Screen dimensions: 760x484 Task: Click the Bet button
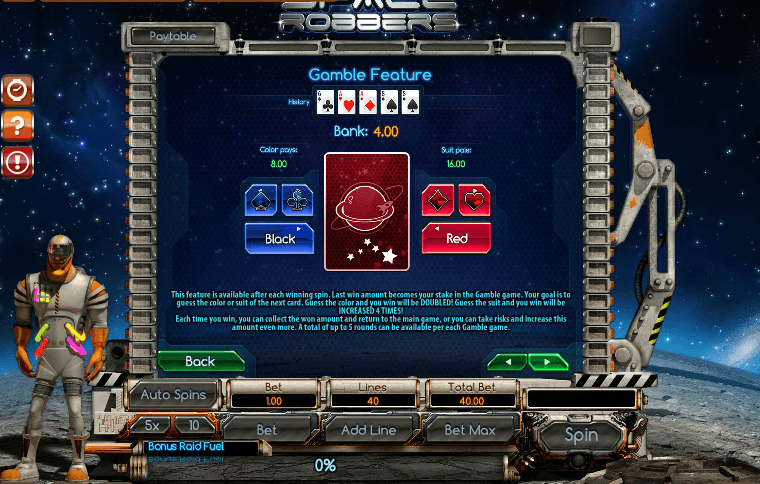(x=267, y=430)
